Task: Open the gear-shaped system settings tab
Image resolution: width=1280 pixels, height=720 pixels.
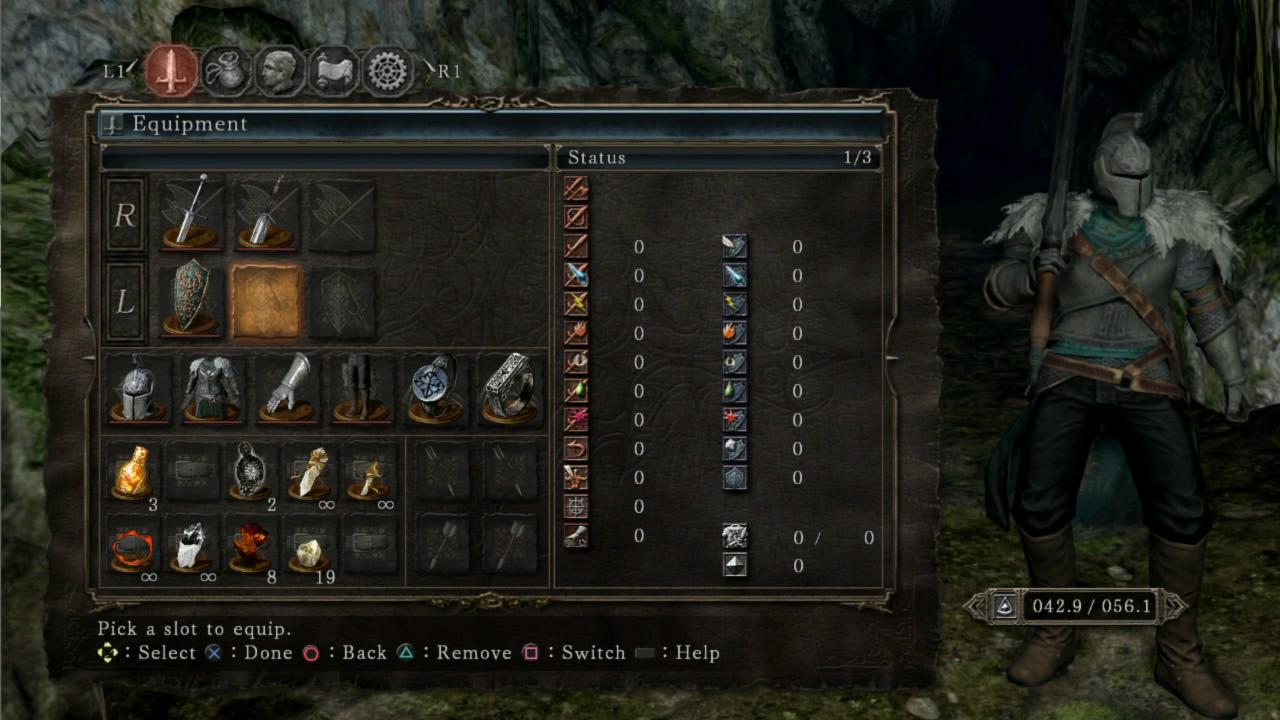Action: [x=387, y=71]
